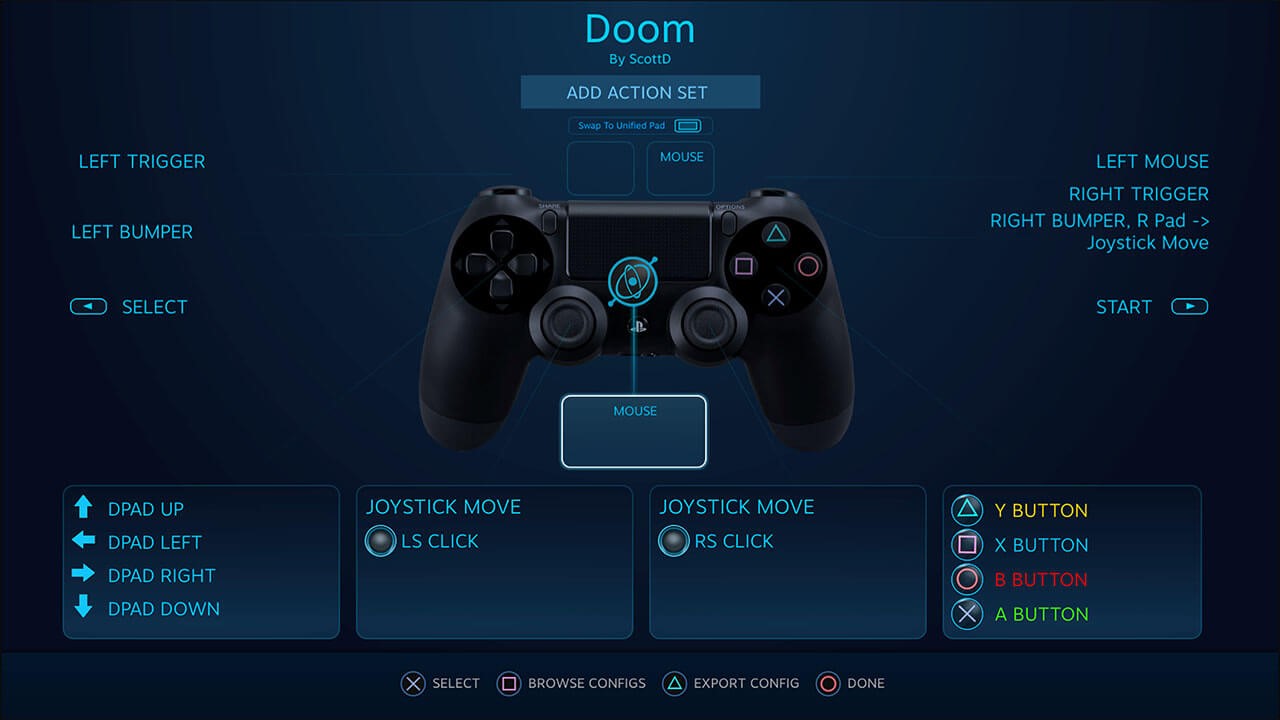The height and width of the screenshot is (720, 1280).
Task: Click the A Button cross icon
Action: coord(967,614)
